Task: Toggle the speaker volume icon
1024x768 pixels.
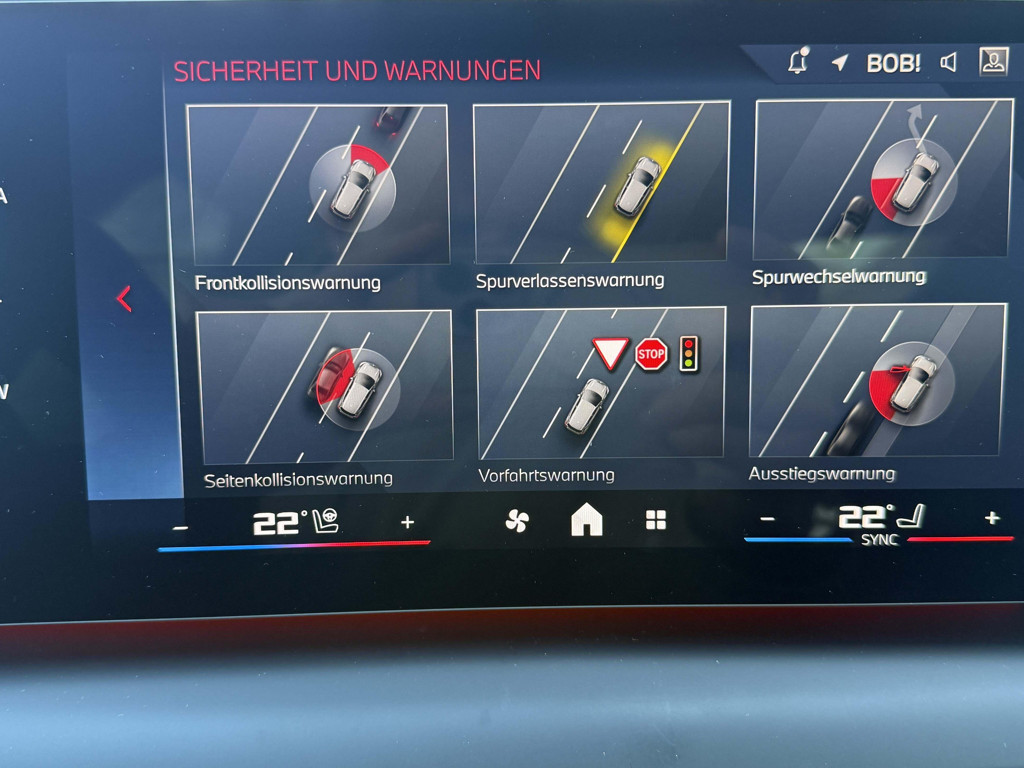Action: click(948, 63)
